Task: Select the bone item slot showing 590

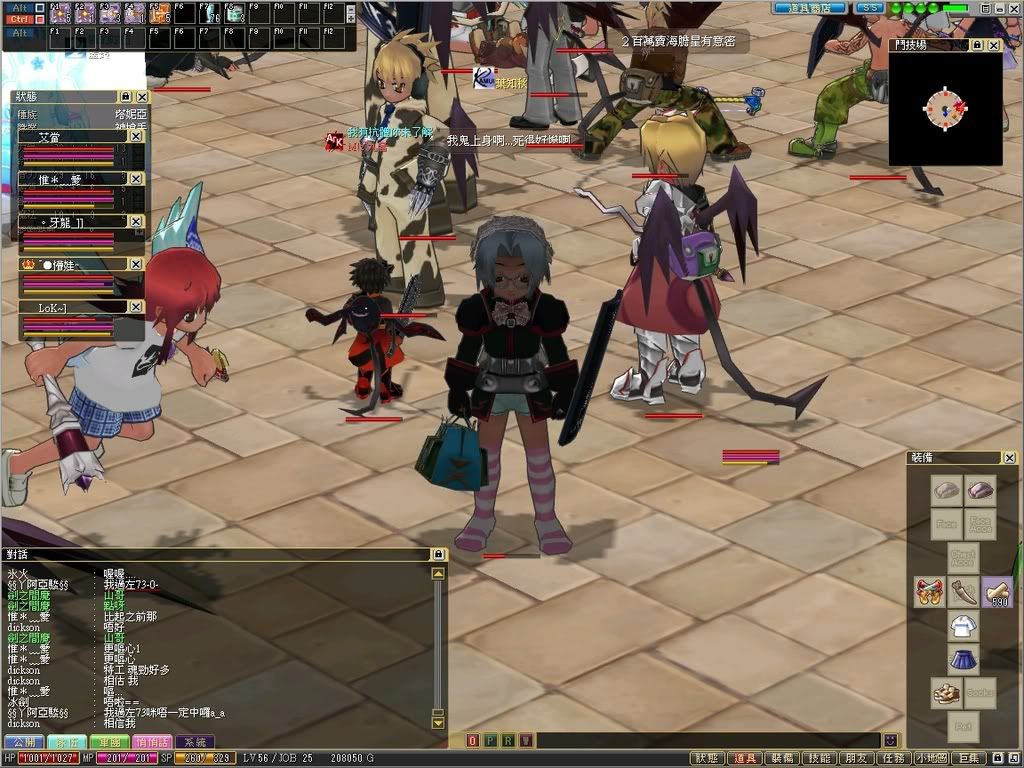Action: click(997, 592)
